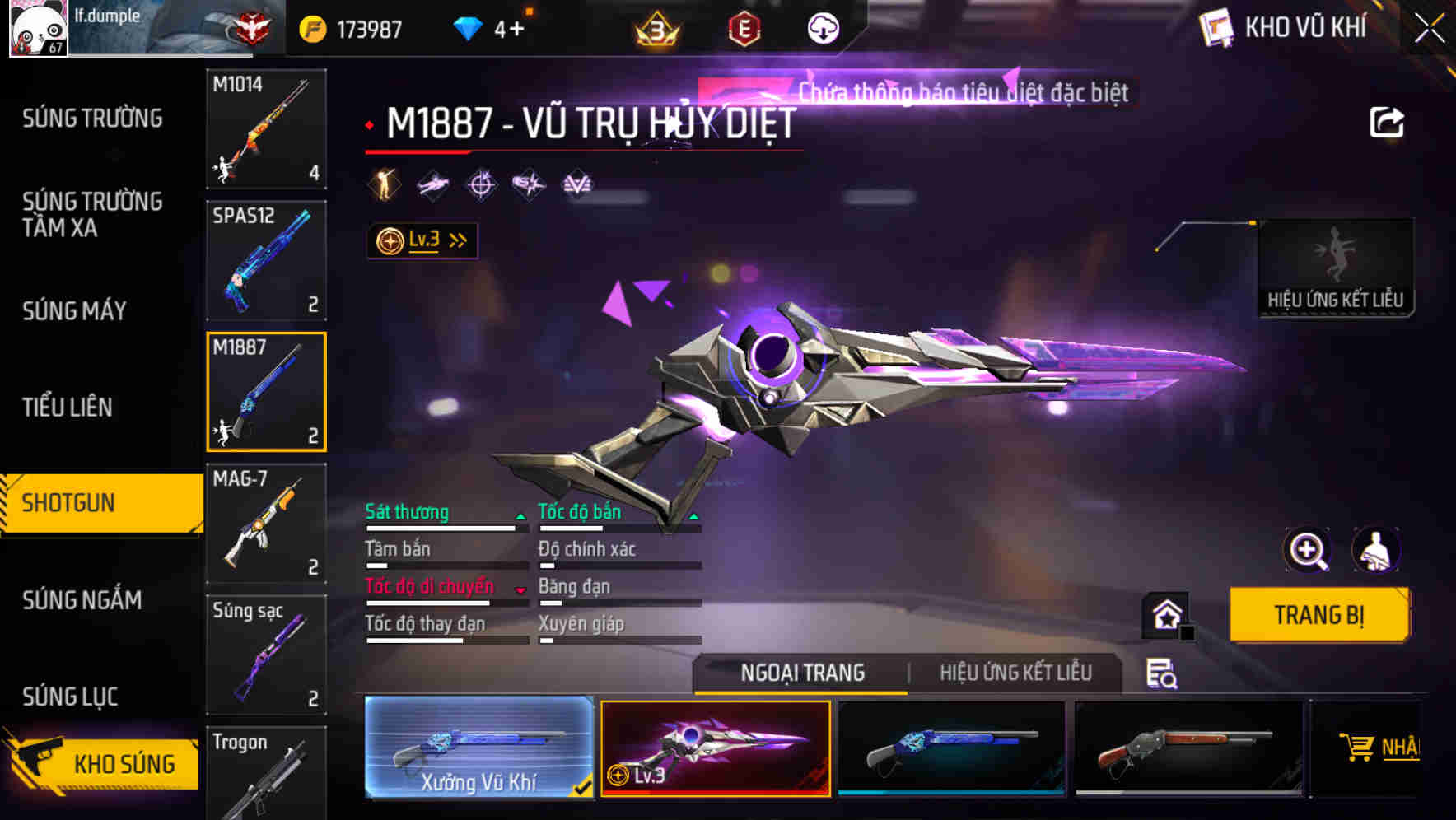Open the share icon for M1887
The height and width of the screenshot is (820, 1456).
pyautogui.click(x=1388, y=121)
